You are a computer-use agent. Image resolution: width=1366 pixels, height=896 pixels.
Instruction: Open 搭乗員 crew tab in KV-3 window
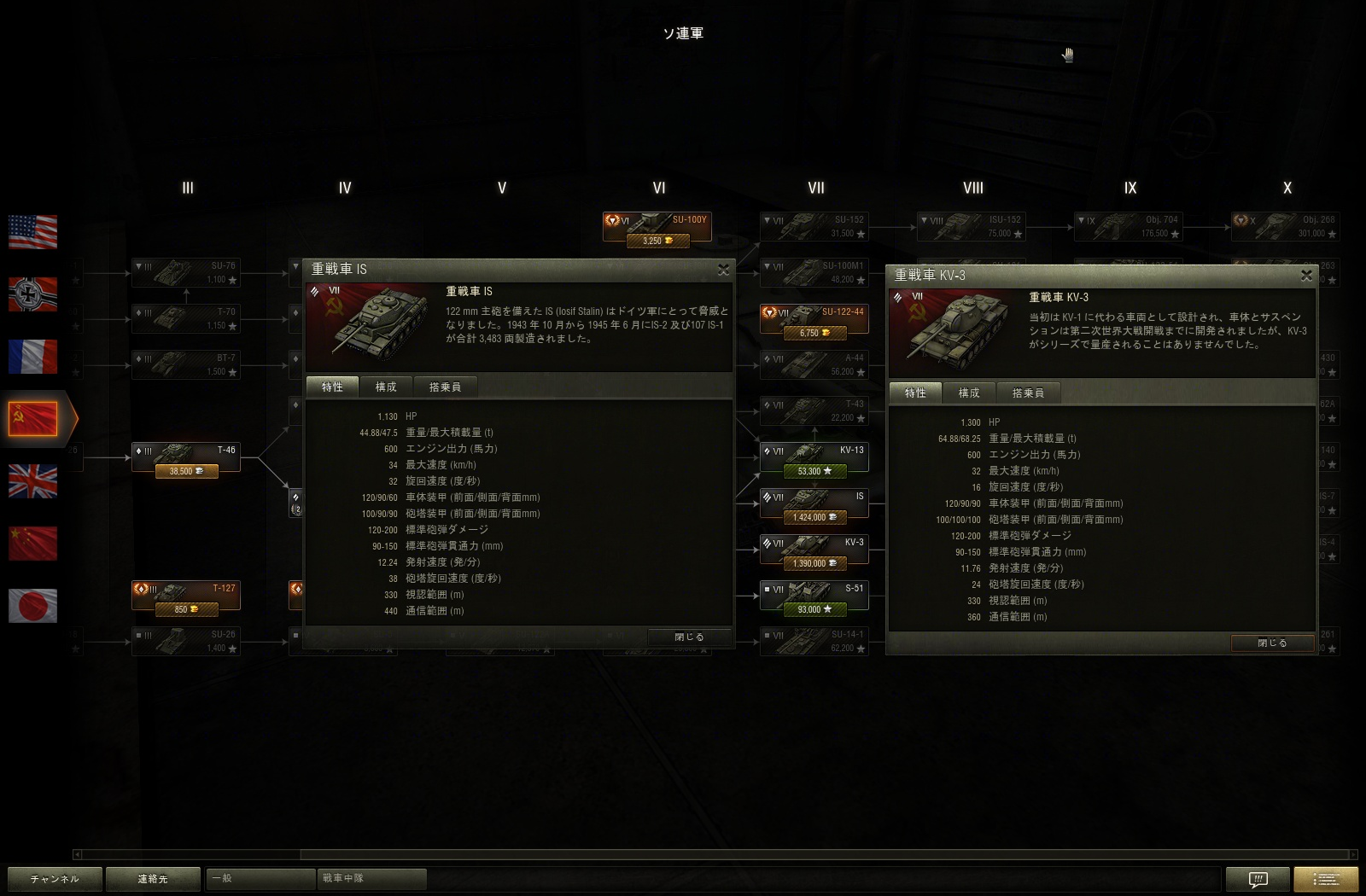click(x=1028, y=393)
